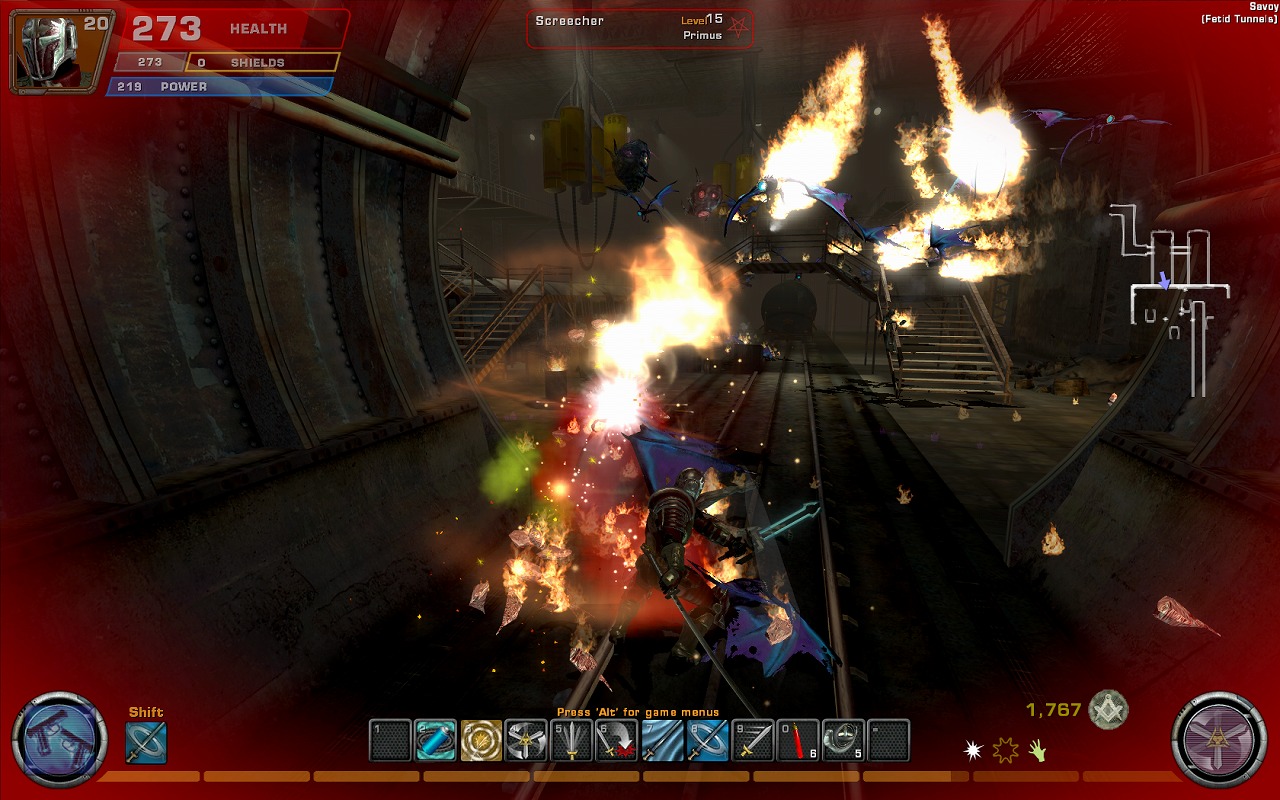Click the dual pistols weapon orb
Image resolution: width=1280 pixels, height=800 pixels.
pyautogui.click(x=59, y=740)
